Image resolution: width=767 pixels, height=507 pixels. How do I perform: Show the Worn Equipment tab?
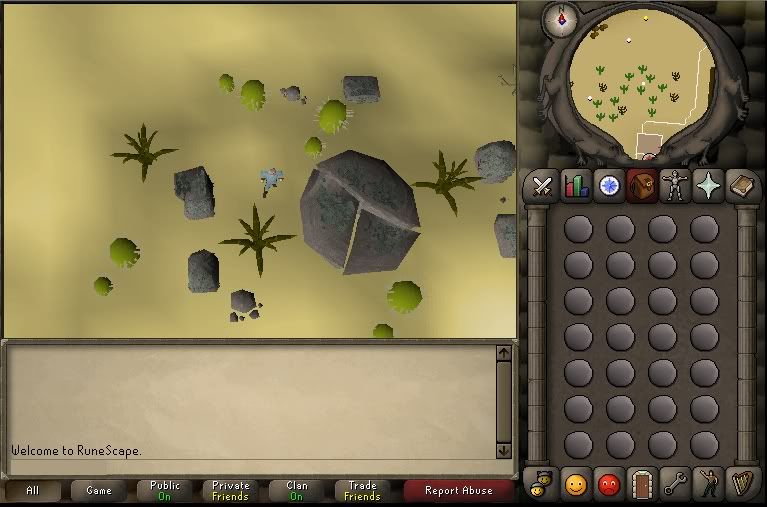point(675,186)
